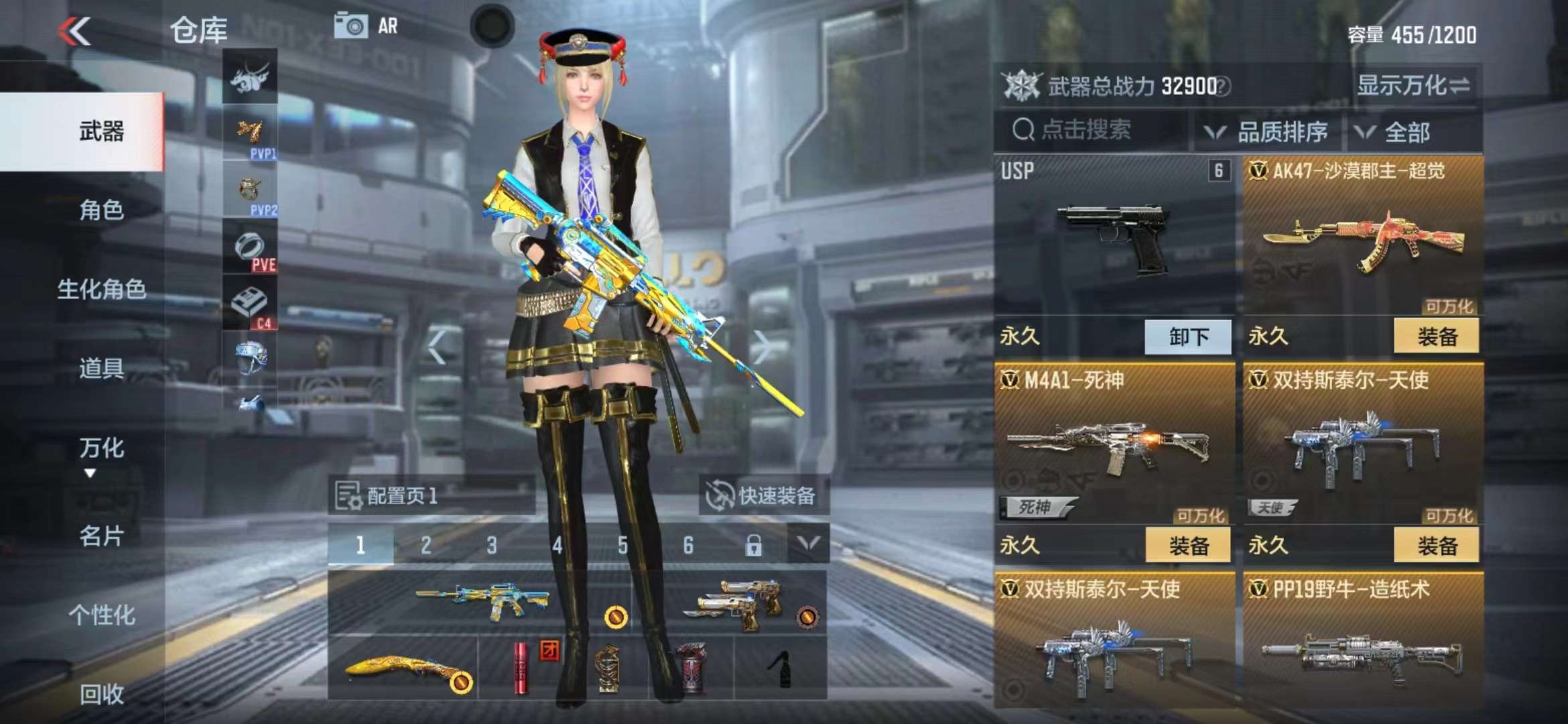
Task: Open the 角色 (Character) category
Action: pyautogui.click(x=101, y=210)
